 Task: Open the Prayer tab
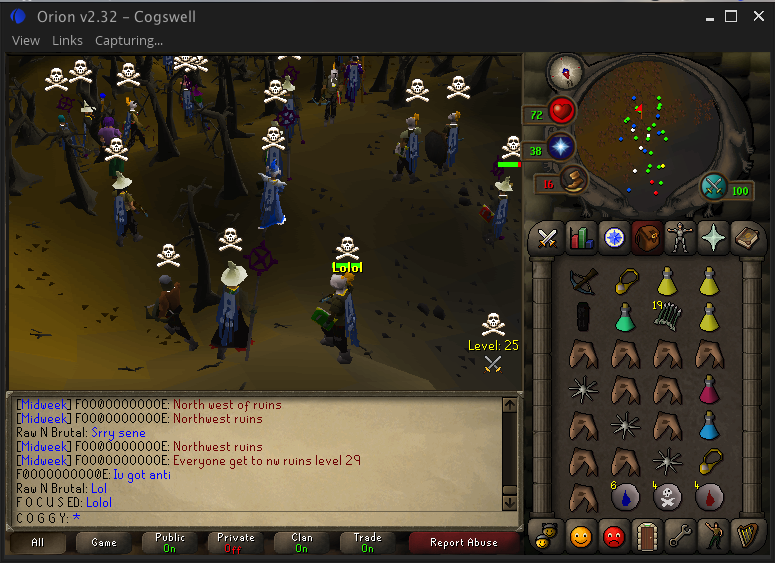(713, 237)
